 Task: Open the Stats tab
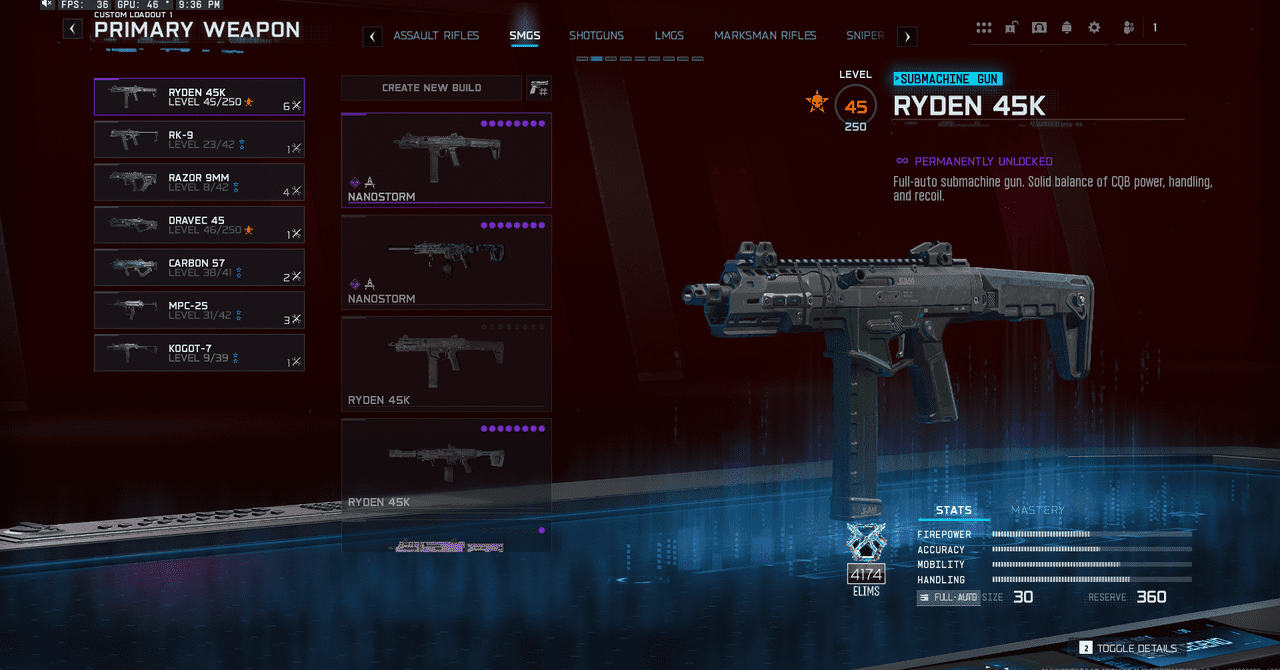coord(953,510)
